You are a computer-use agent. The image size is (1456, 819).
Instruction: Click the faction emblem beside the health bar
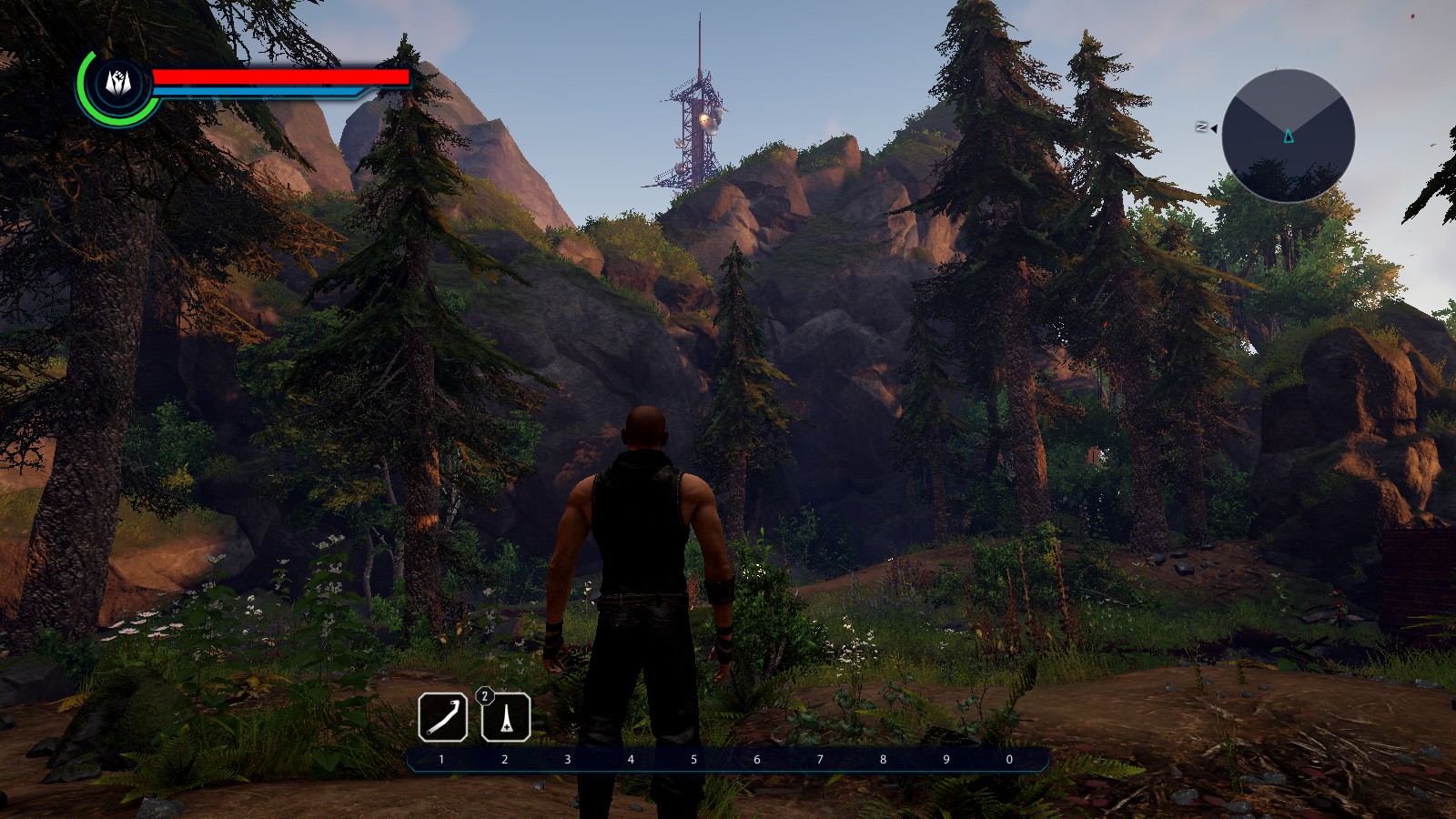click(117, 83)
